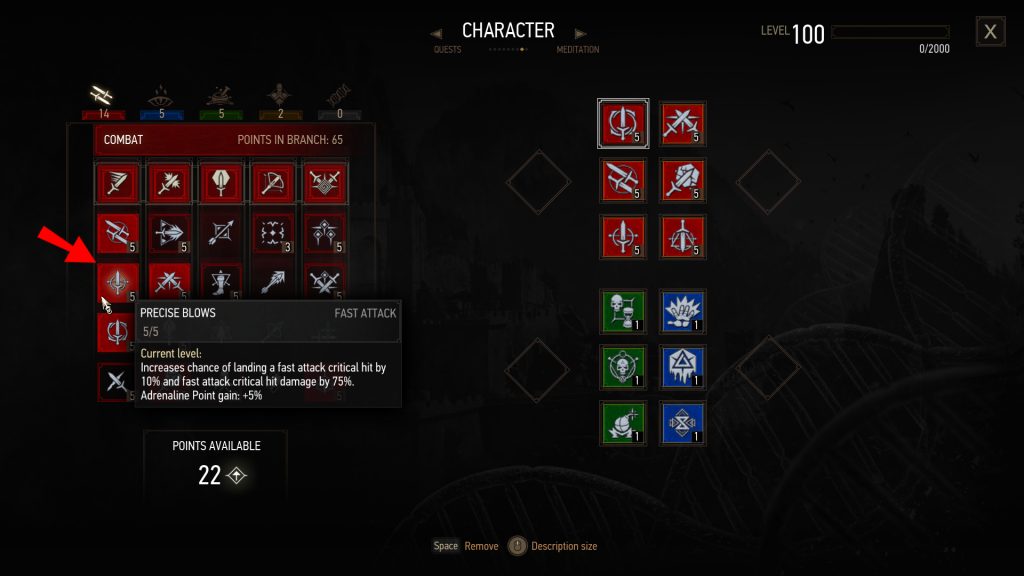Select the equipped skill slot highlighted with white border
This screenshot has height=576, width=1024.
623,123
